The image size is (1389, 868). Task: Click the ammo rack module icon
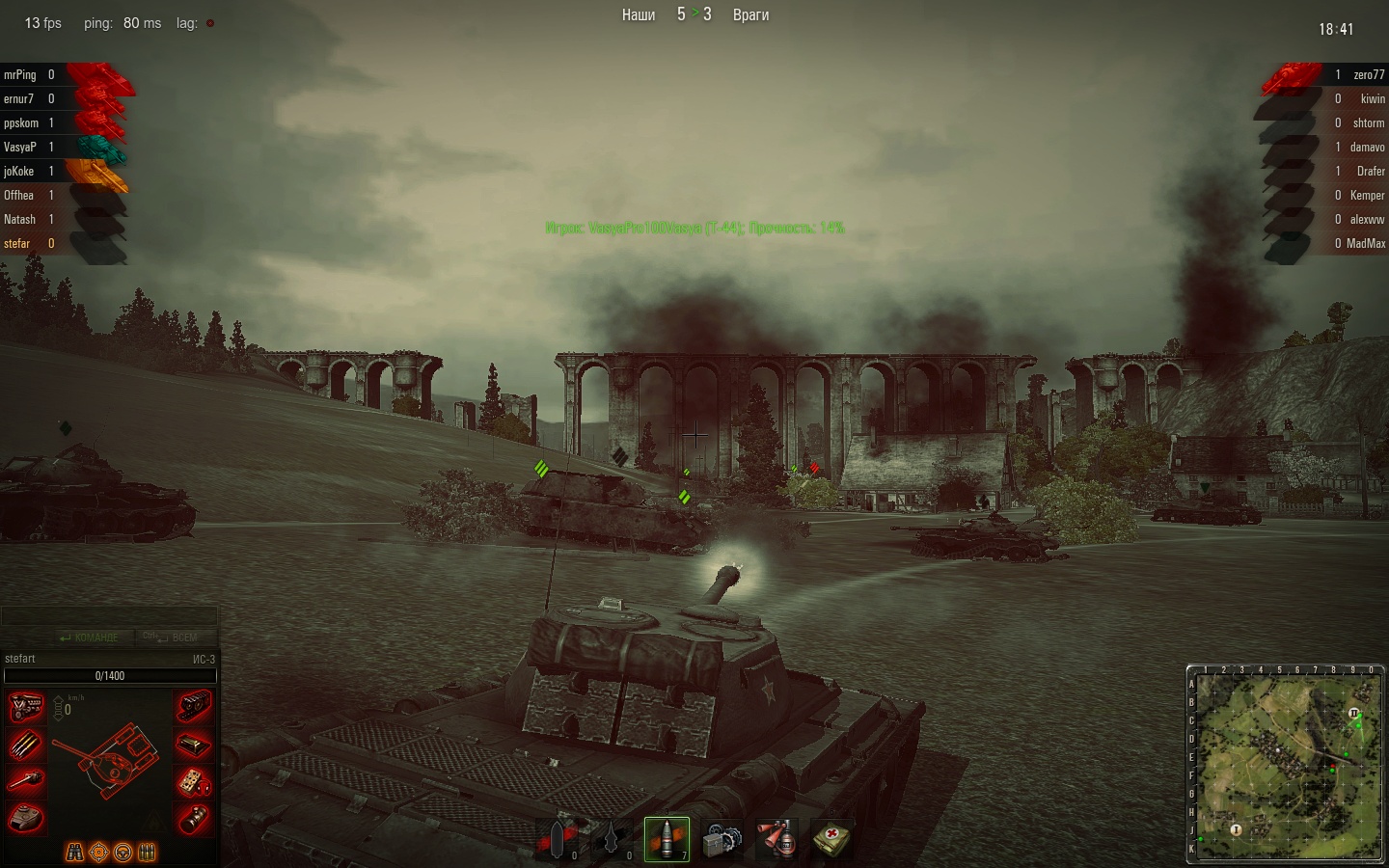pyautogui.click(x=26, y=745)
